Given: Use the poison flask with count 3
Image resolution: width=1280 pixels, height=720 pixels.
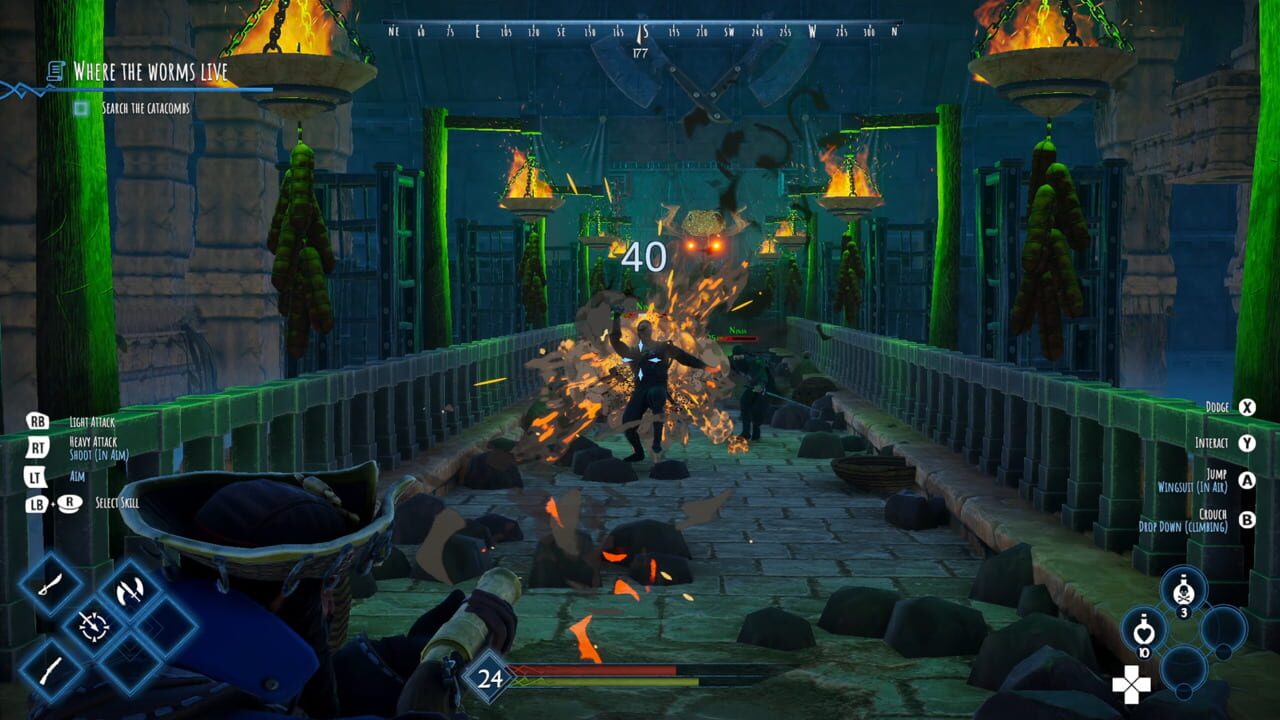Looking at the screenshot, I should click(1182, 590).
